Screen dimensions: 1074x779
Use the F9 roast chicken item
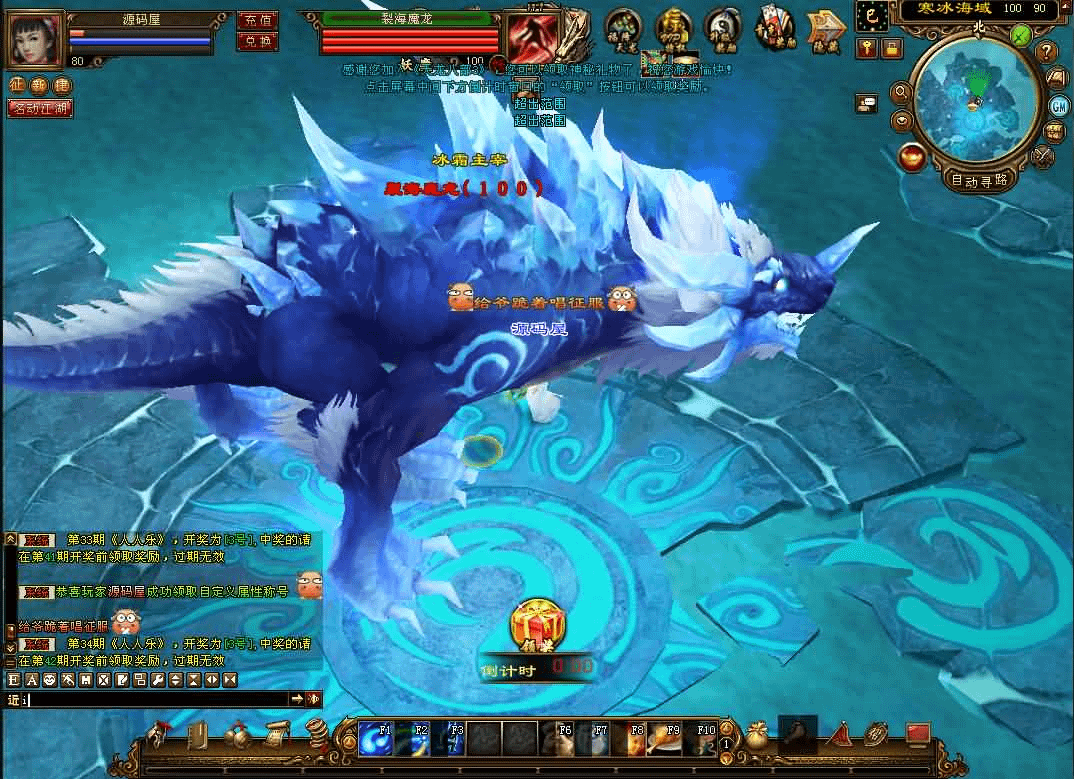[x=667, y=739]
